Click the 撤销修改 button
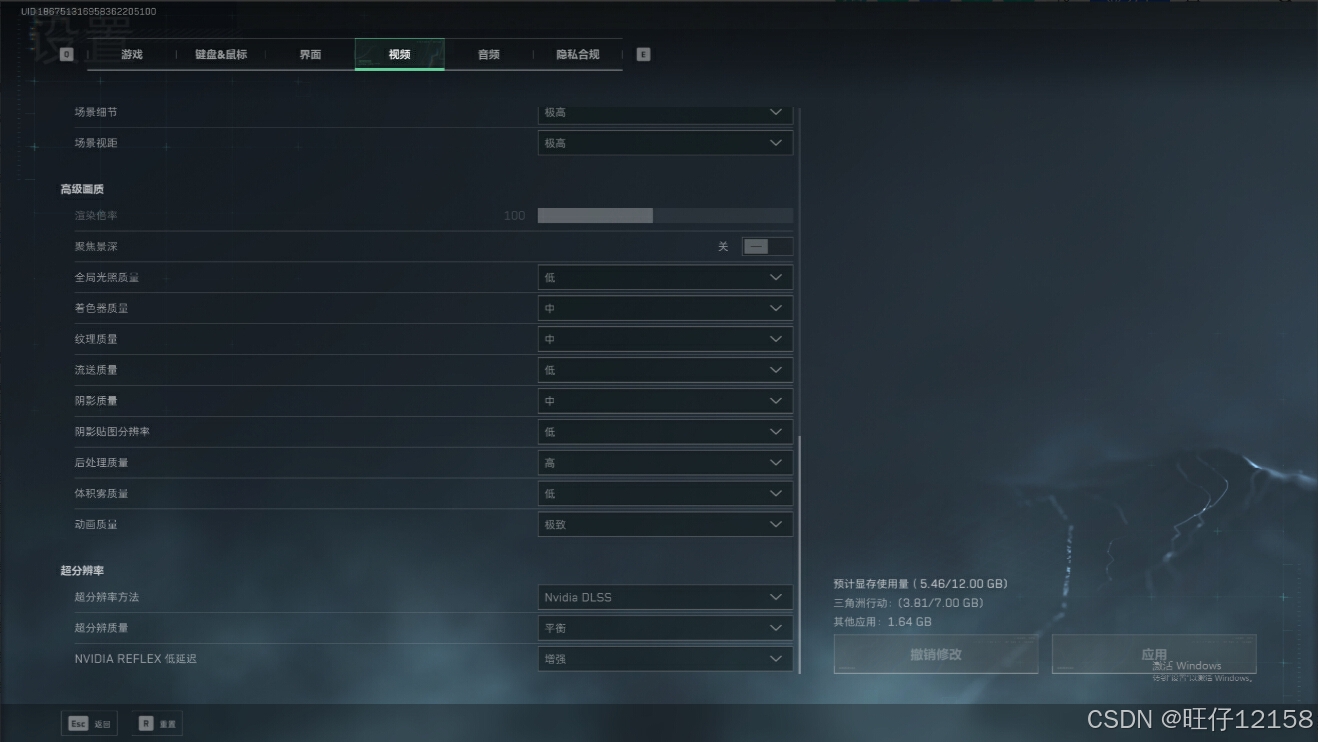This screenshot has height=742, width=1318. click(x=935, y=655)
